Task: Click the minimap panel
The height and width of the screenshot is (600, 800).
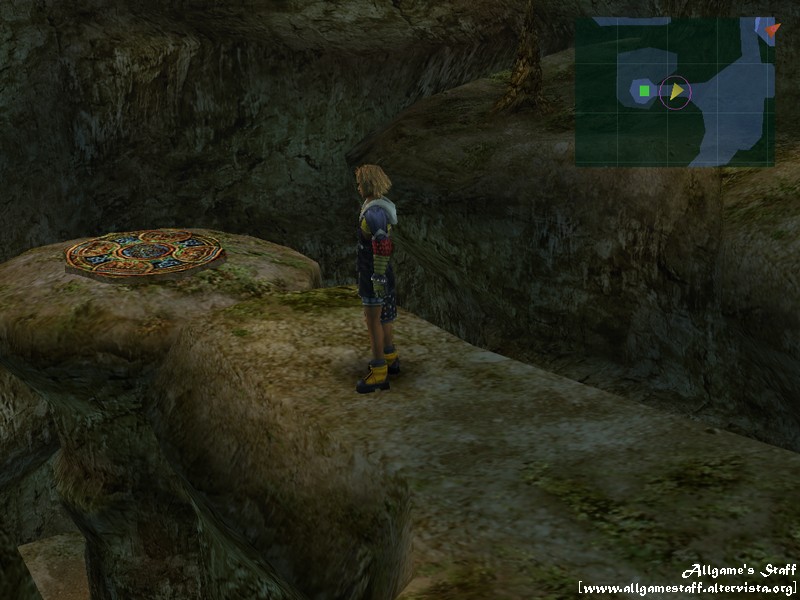Action: tap(674, 91)
